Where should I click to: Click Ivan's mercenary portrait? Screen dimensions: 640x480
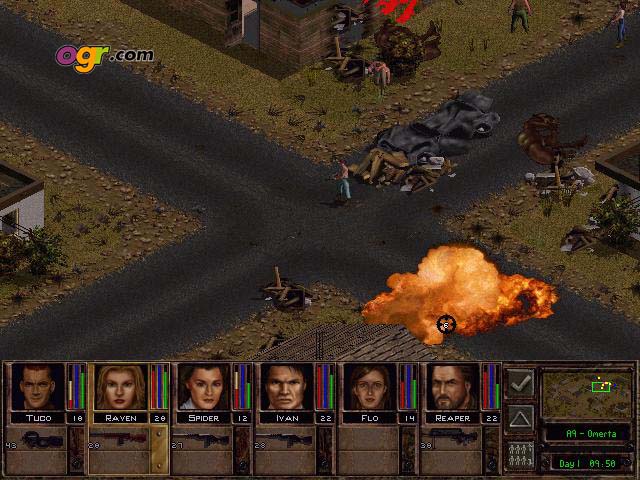287,387
